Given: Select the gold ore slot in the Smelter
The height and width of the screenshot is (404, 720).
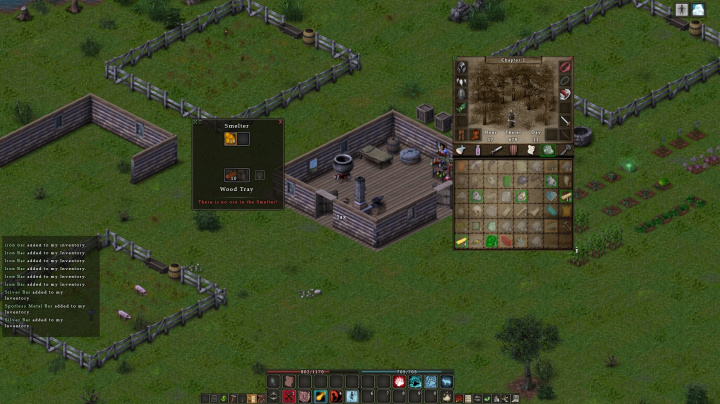Looking at the screenshot, I should tap(229, 140).
